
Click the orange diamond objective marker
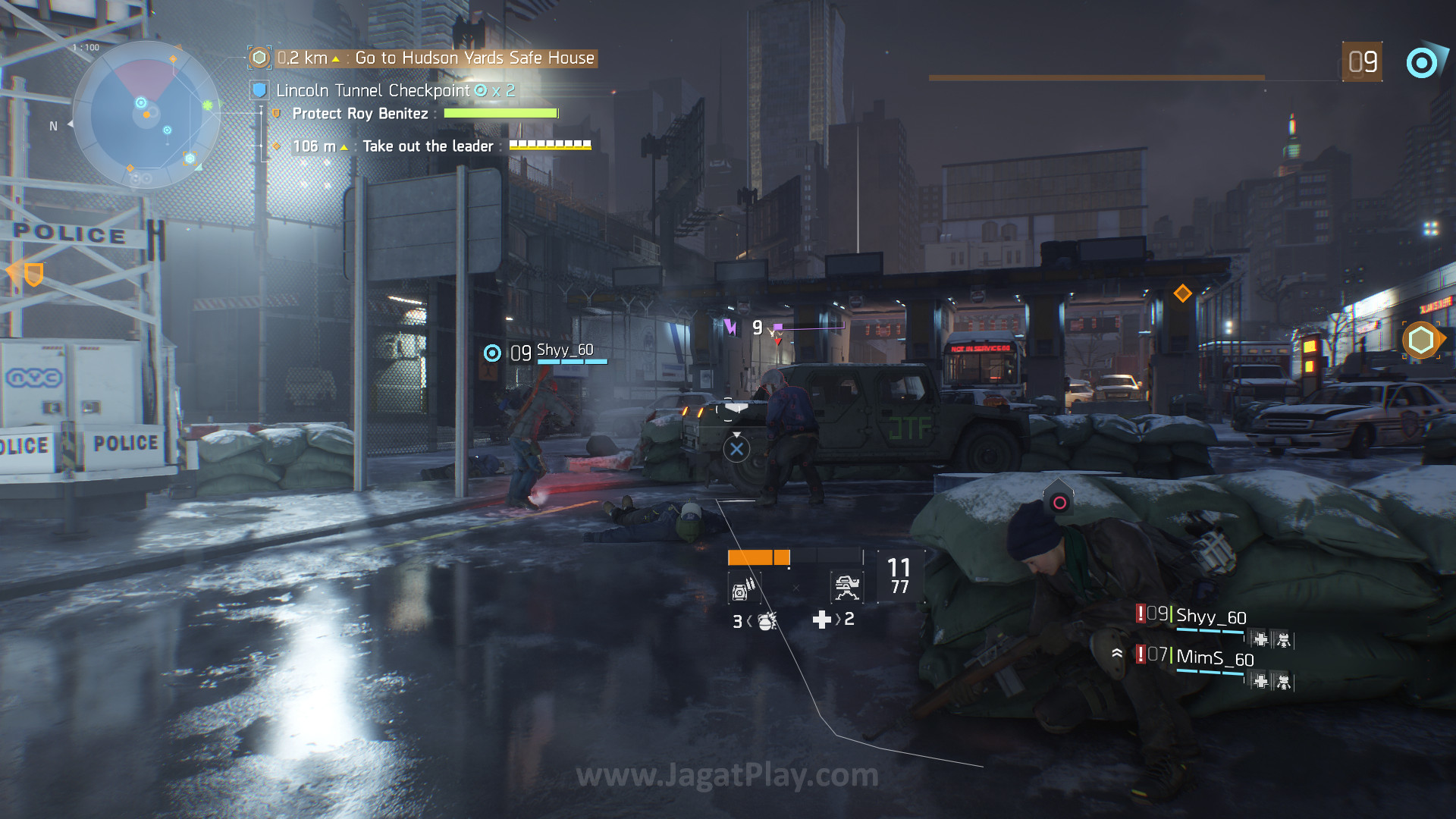click(1182, 293)
